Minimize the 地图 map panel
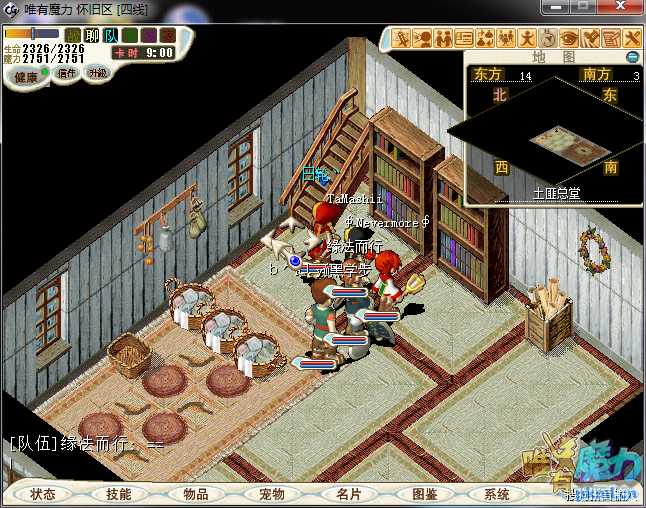The height and width of the screenshot is (508, 646). (x=631, y=57)
